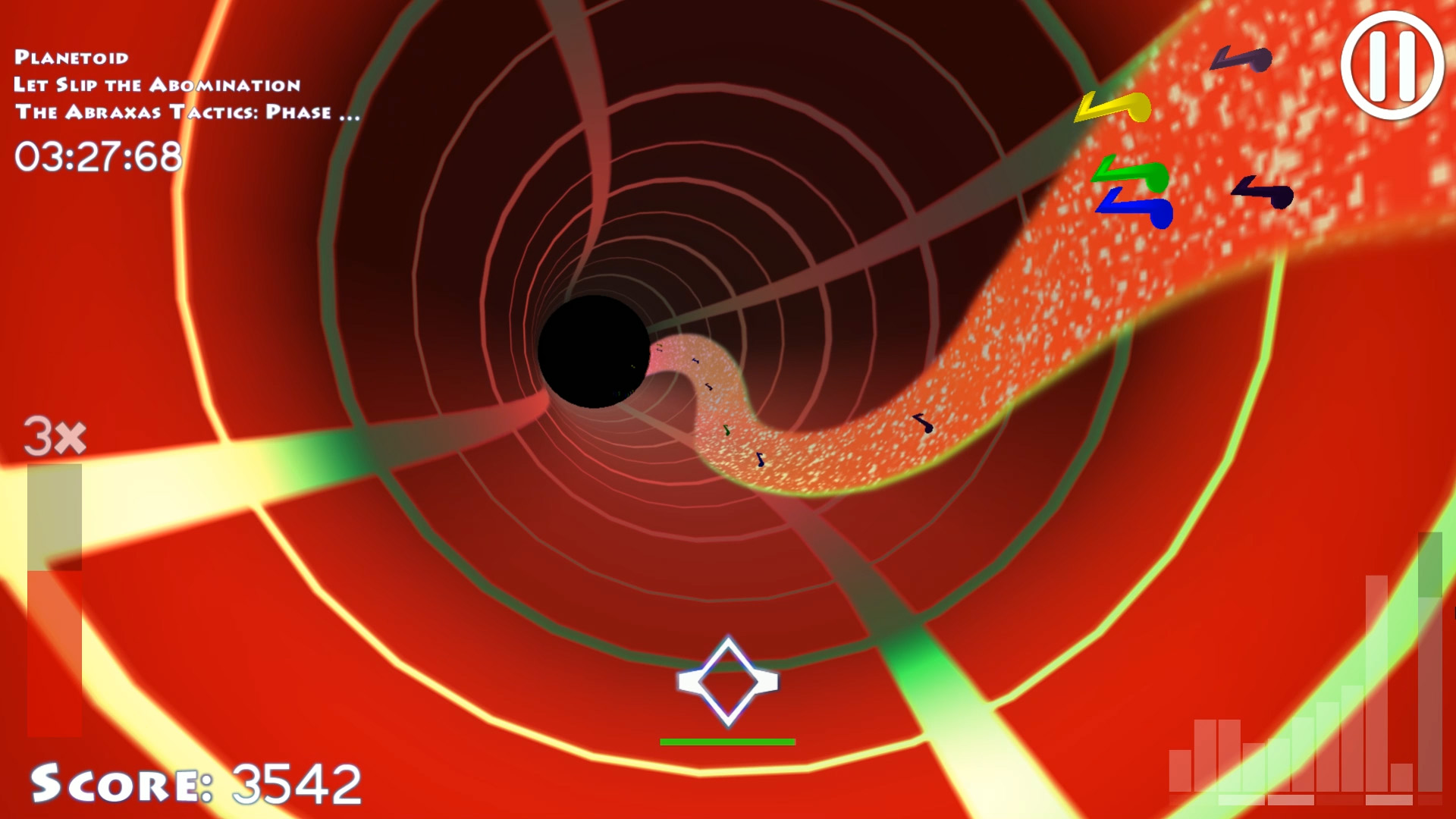Pause the game with the pause button

tap(1392, 65)
